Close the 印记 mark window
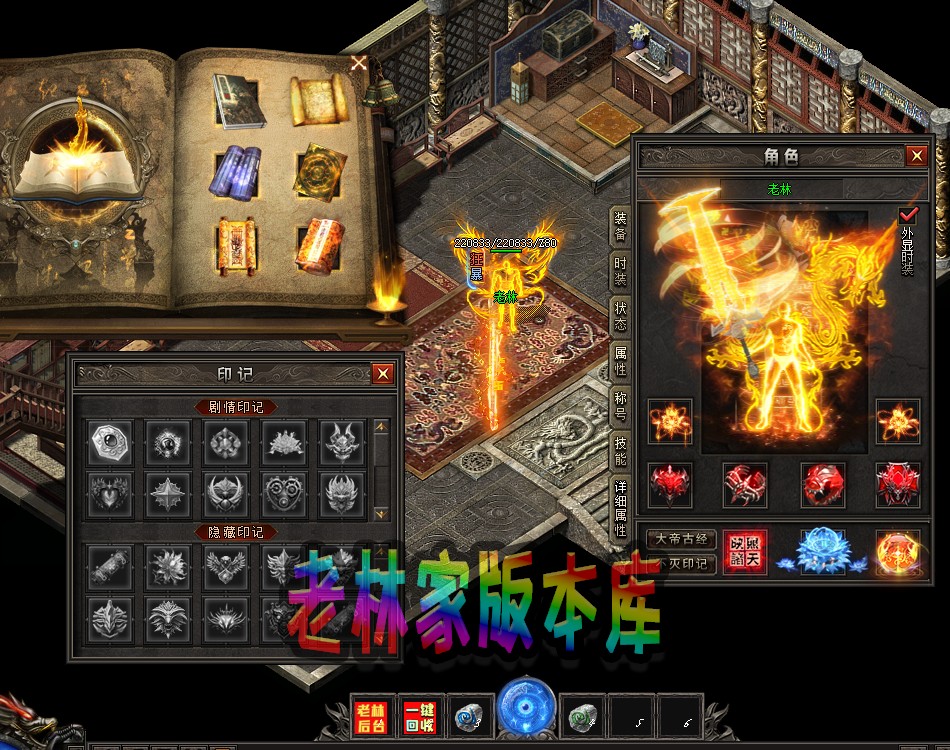950x750 pixels. 382,374
